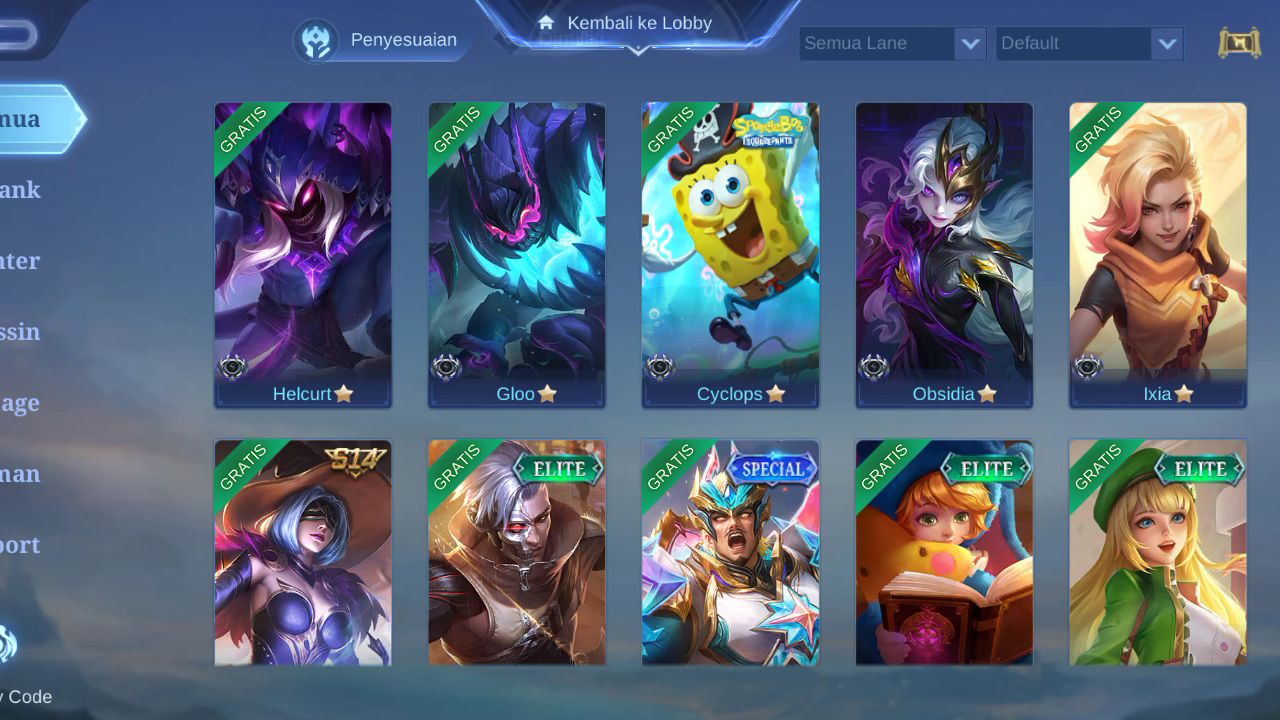Pick the Cyclops SpongeBob hero card

click(730, 255)
